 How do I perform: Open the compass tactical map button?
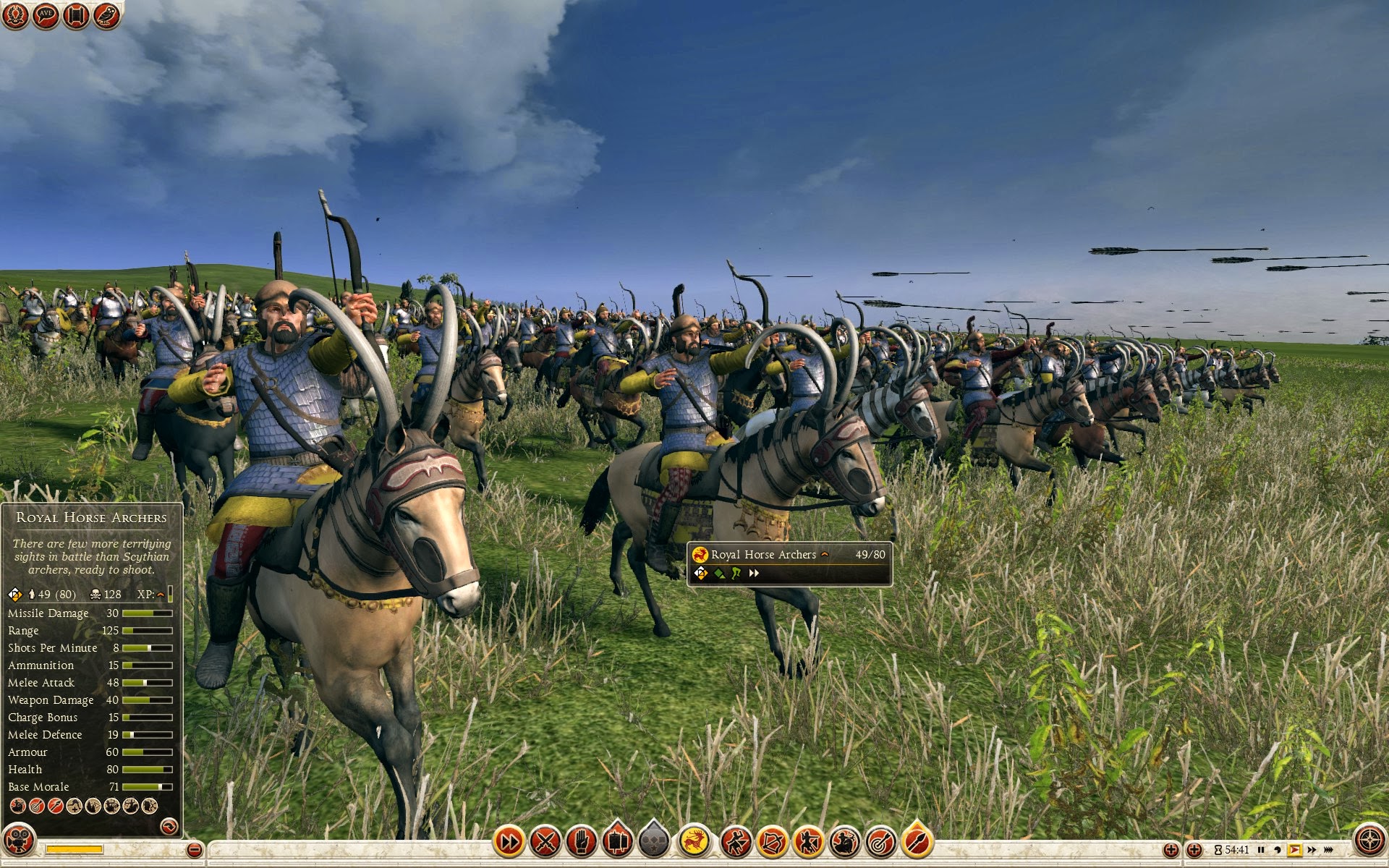pyautogui.click(x=1369, y=841)
